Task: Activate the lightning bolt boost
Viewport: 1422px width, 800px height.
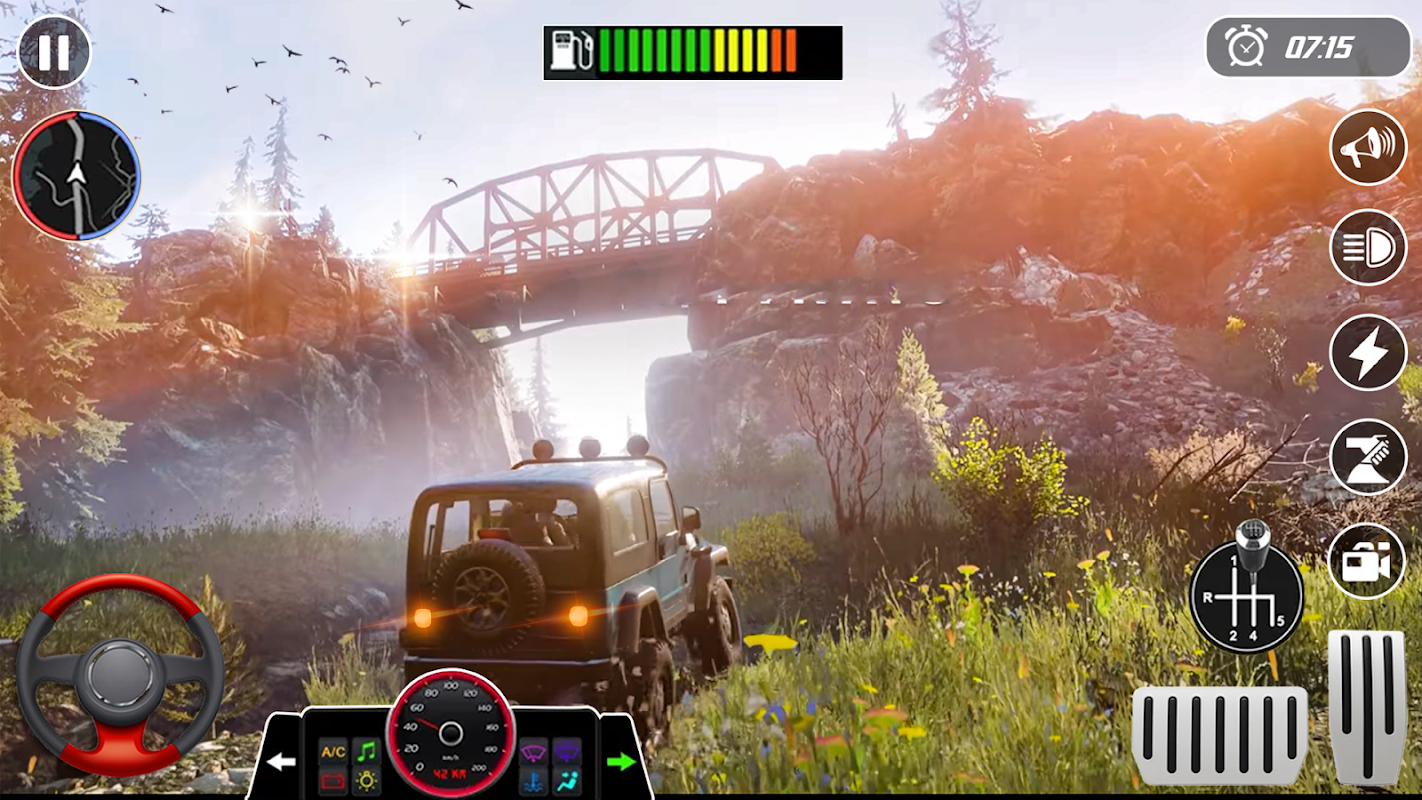Action: coord(1367,352)
